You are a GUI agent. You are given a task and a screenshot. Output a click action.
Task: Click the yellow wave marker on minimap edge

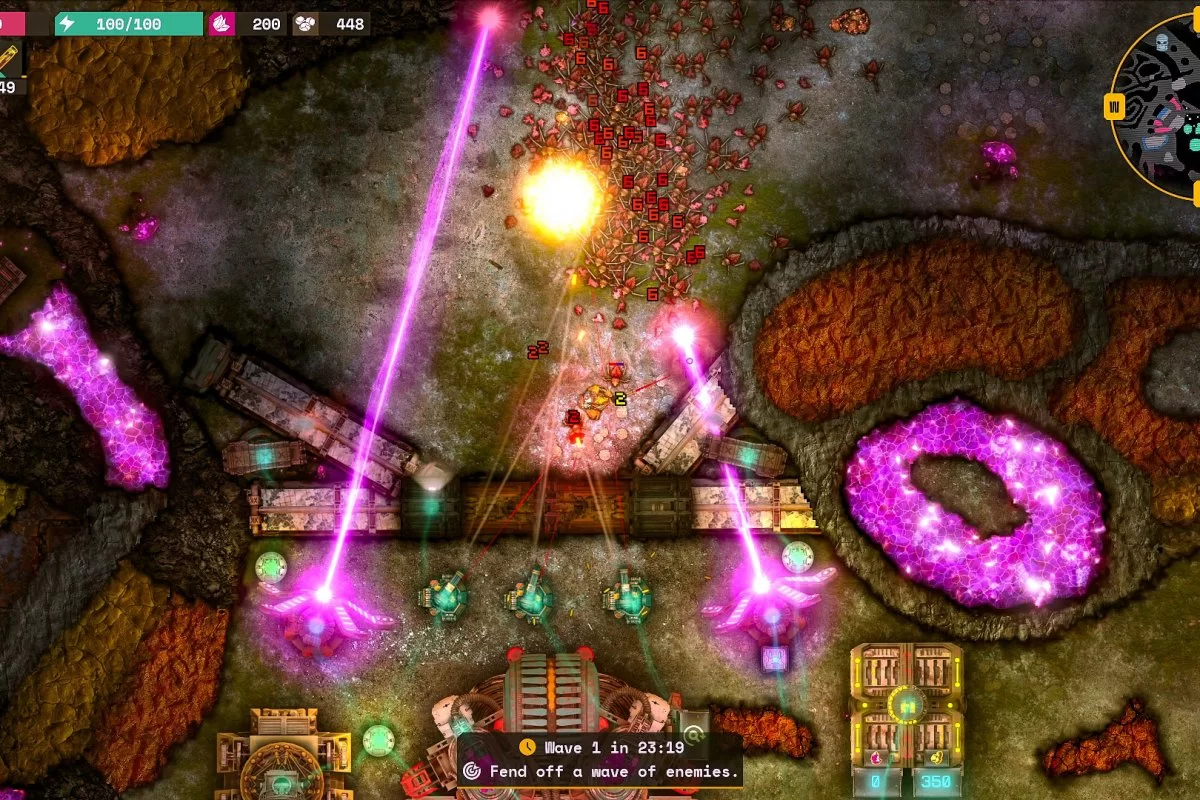1115,106
